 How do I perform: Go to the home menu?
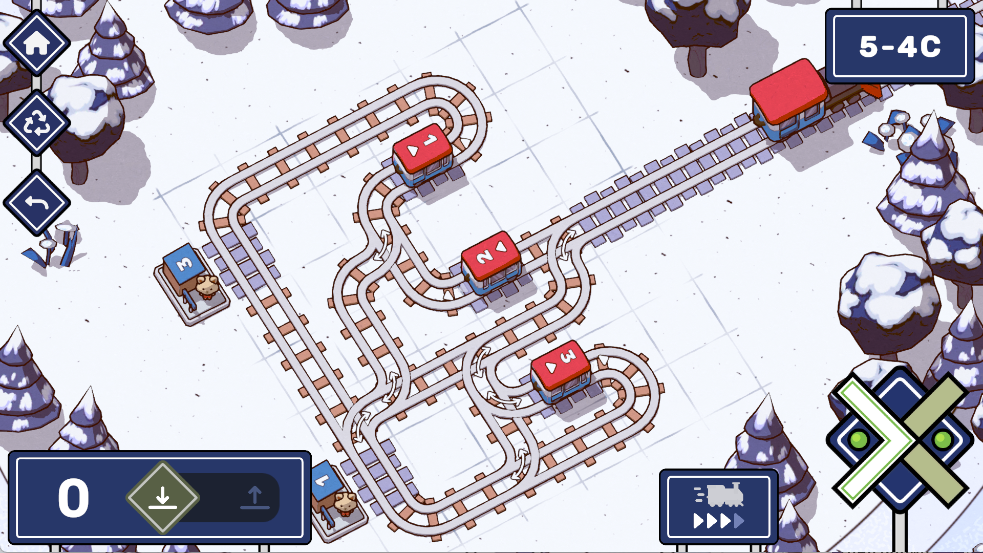37,43
